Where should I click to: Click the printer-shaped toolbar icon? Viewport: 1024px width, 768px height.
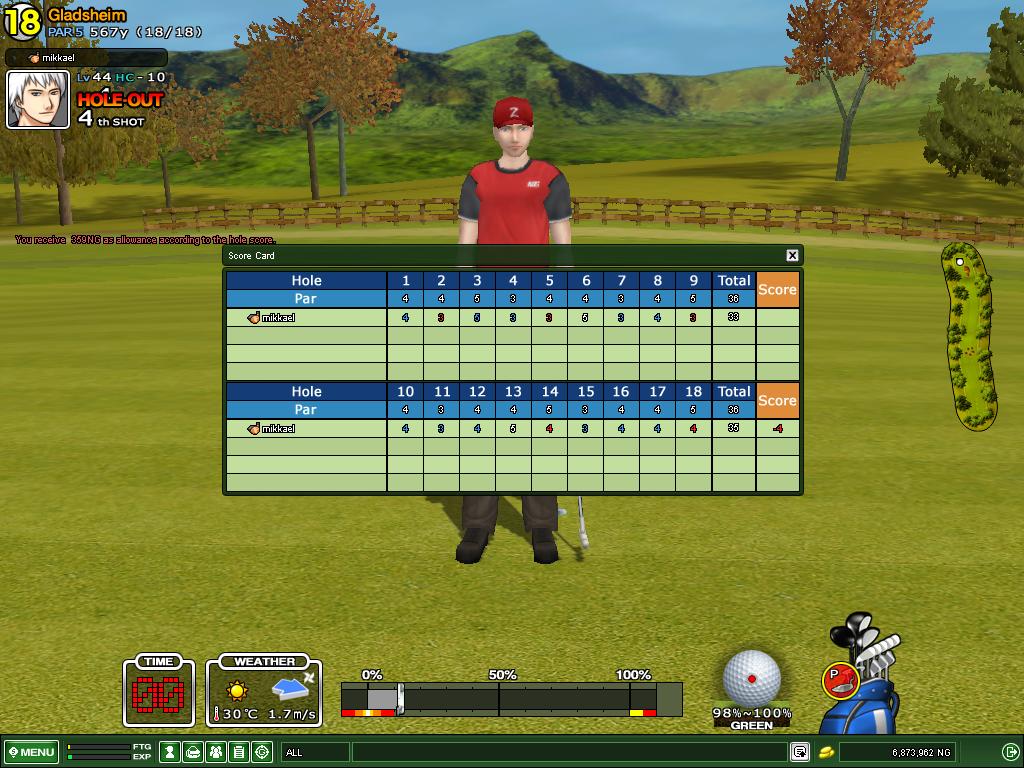pos(193,752)
